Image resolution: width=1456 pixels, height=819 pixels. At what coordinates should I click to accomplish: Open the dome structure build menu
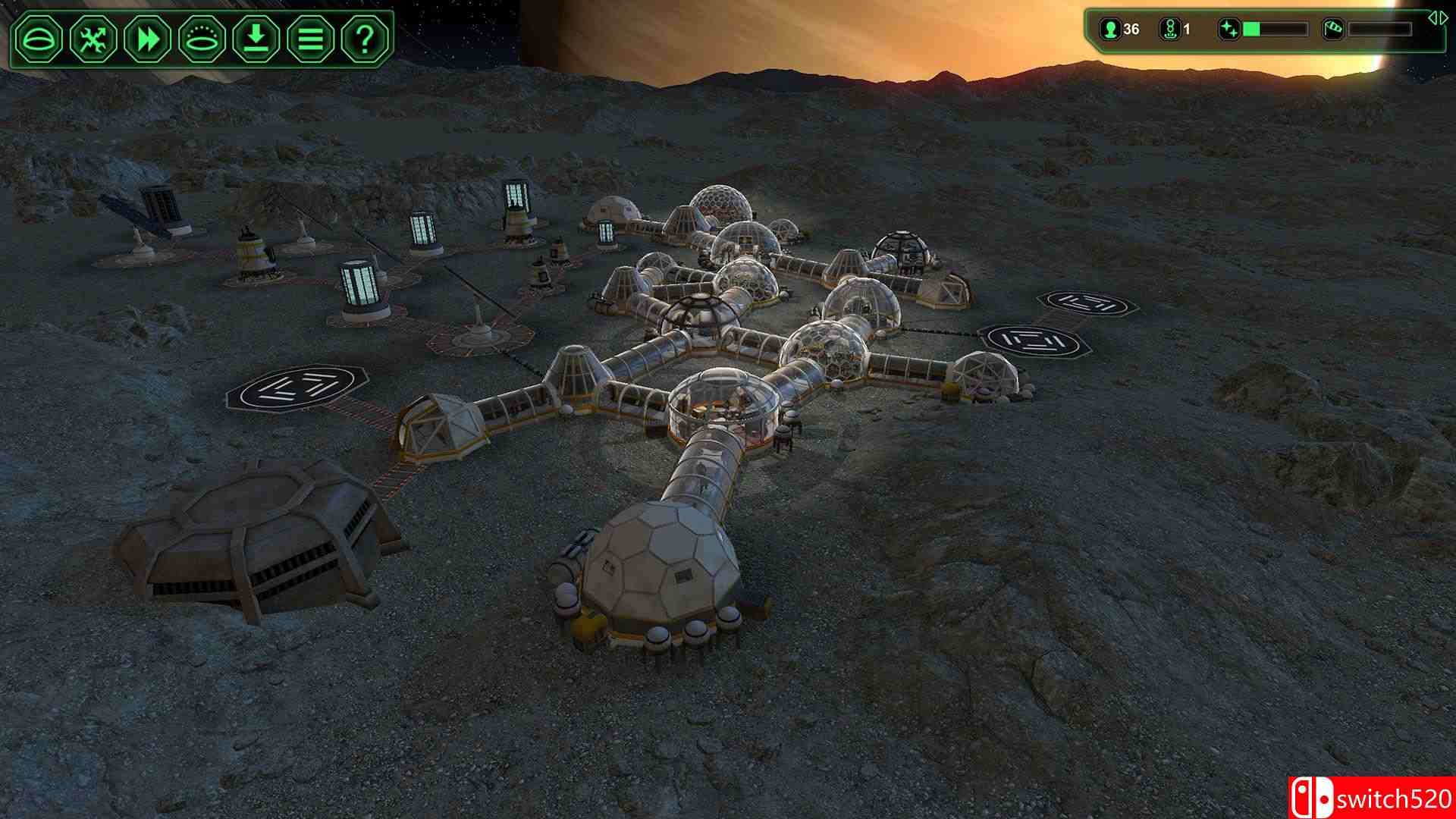tap(39, 39)
